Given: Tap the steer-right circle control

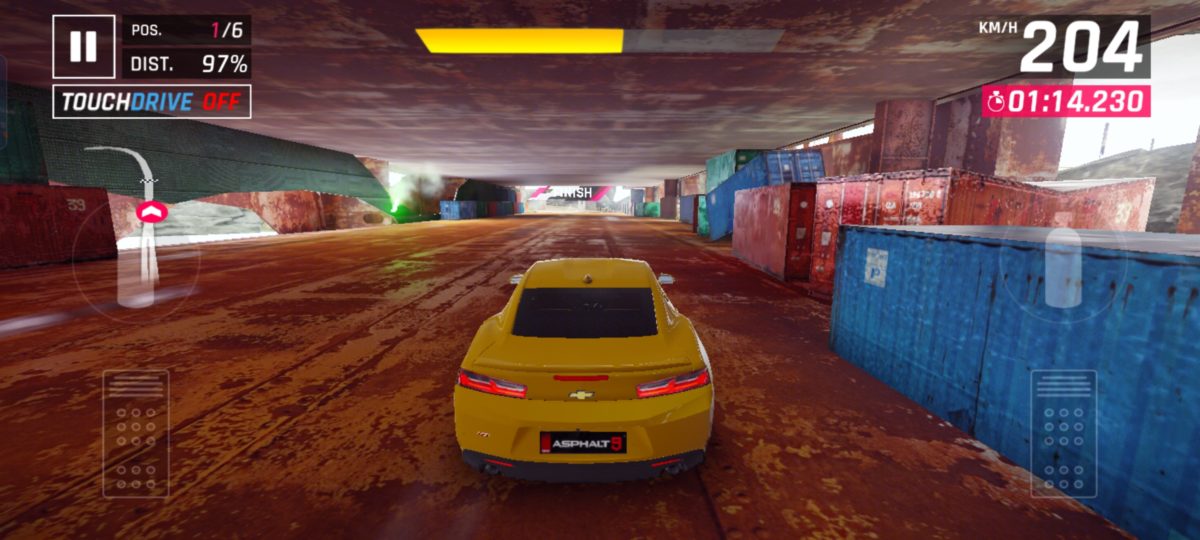Looking at the screenshot, I should (1063, 267).
